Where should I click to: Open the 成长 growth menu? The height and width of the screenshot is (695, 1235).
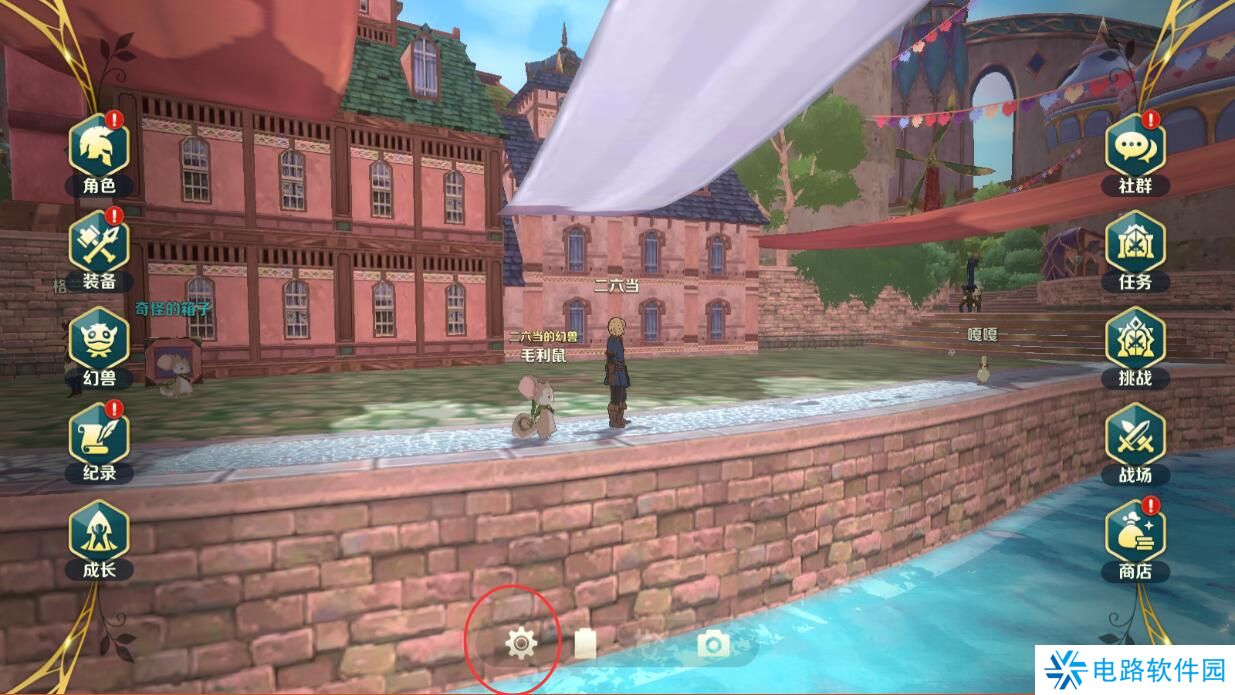(x=99, y=532)
